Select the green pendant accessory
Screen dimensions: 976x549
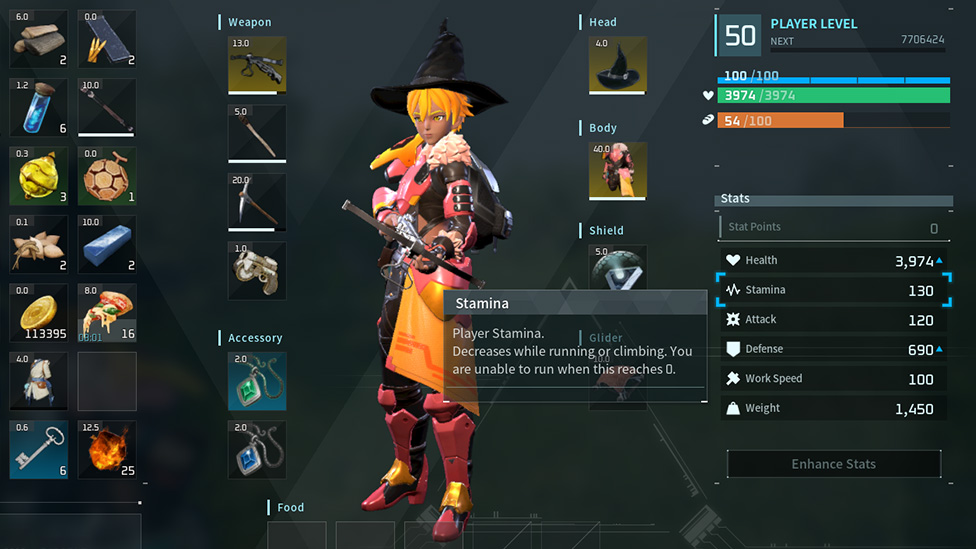tap(257, 381)
